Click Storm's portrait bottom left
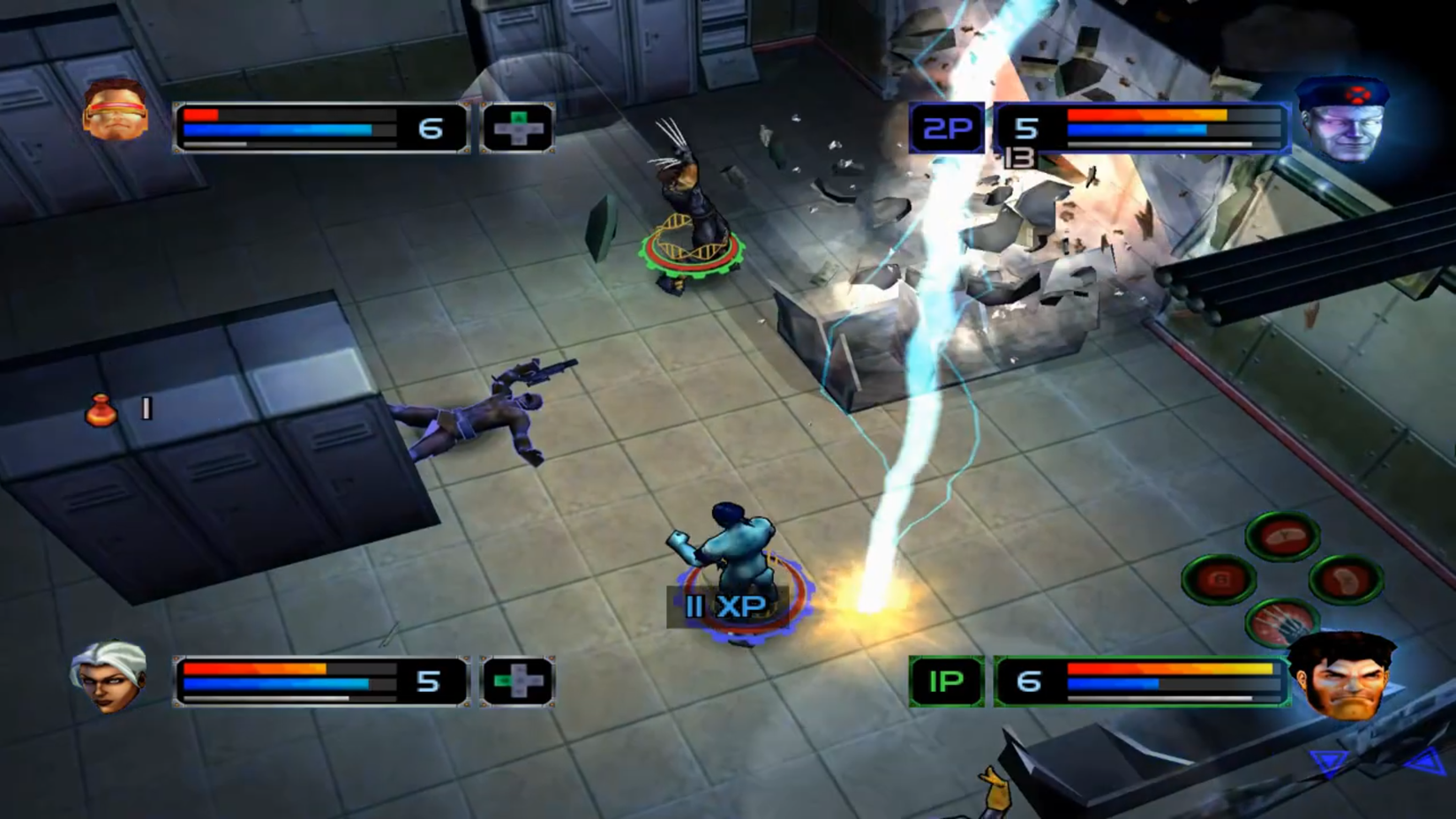The height and width of the screenshot is (819, 1456). pos(109,676)
